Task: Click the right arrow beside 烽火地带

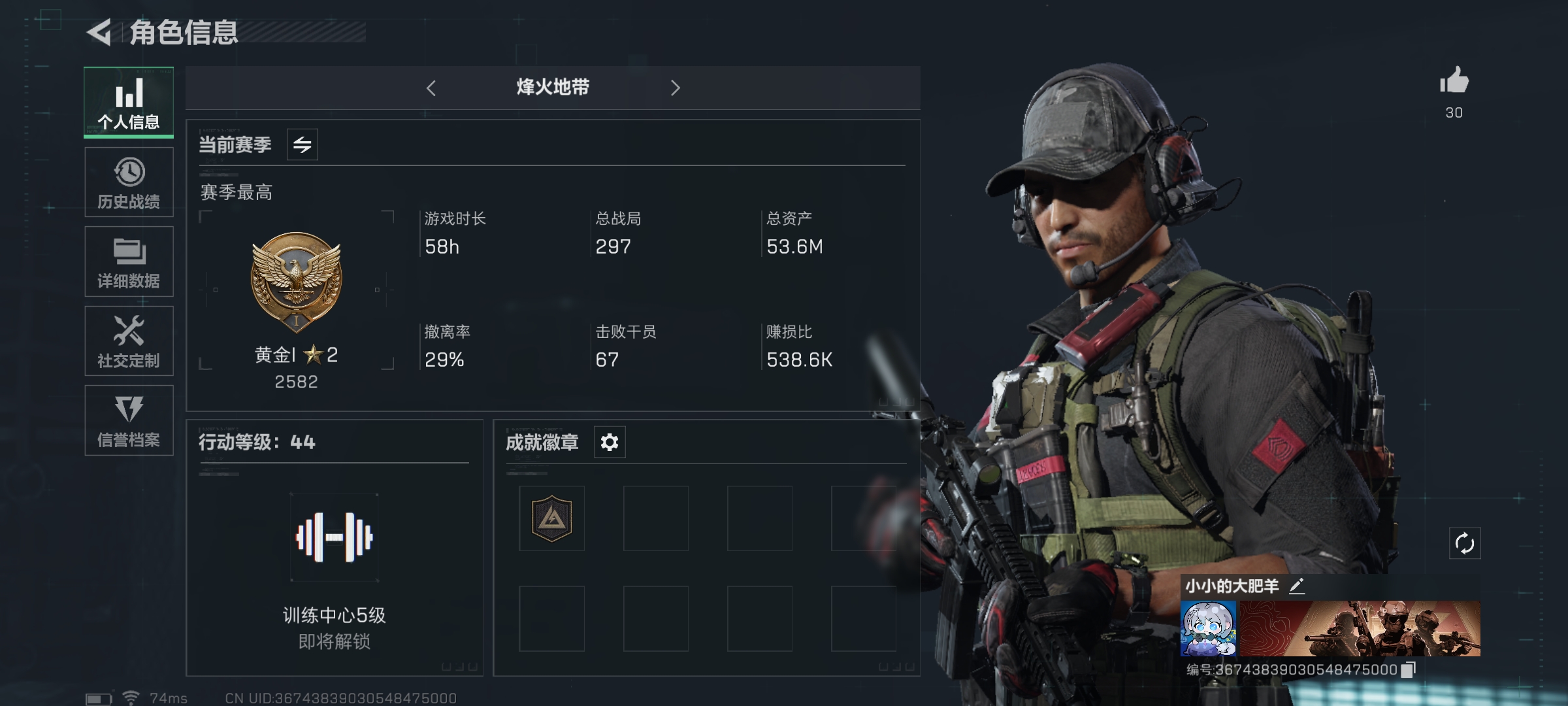Action: click(676, 88)
